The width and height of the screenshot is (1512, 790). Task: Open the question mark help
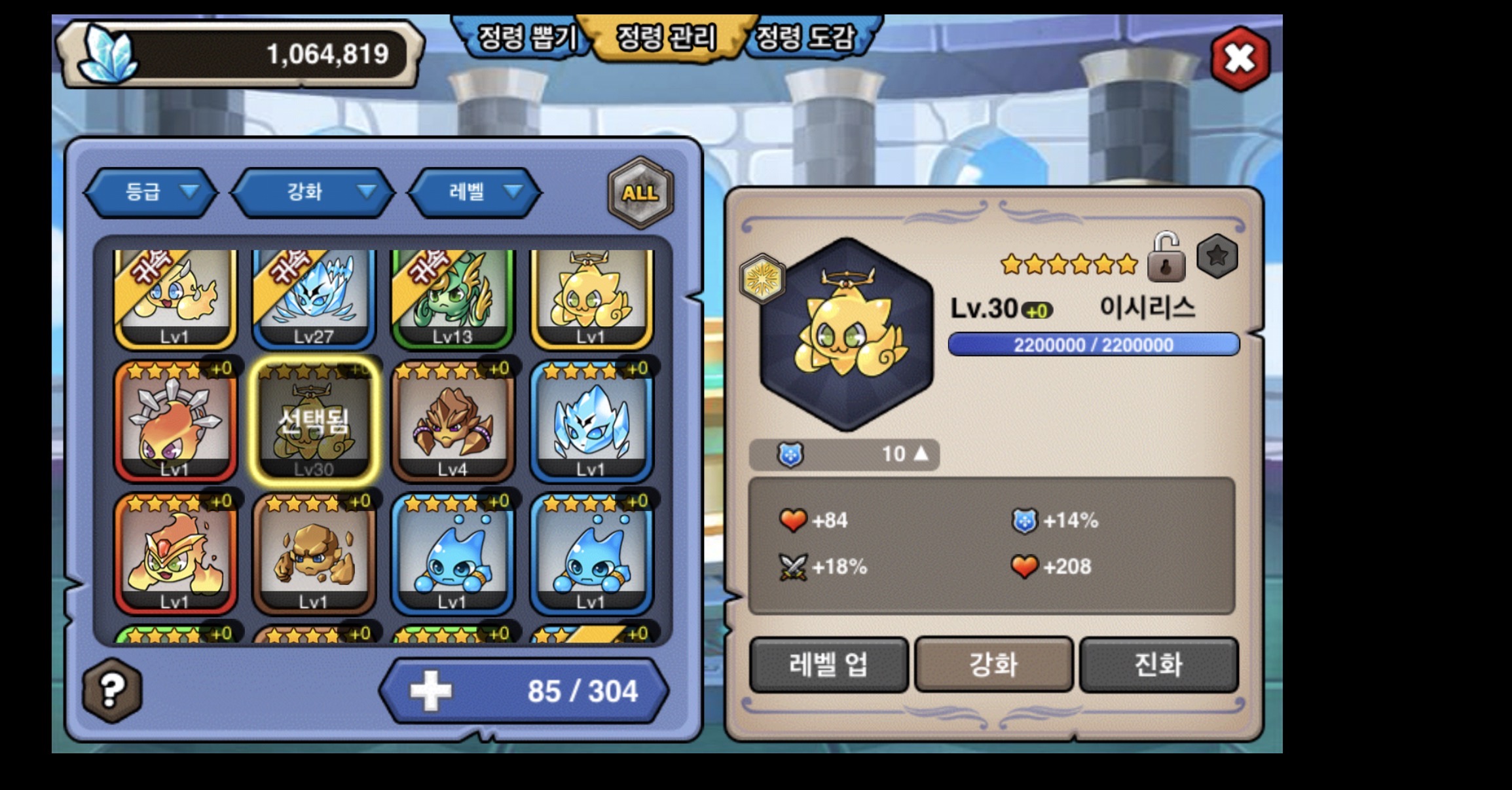[x=112, y=690]
